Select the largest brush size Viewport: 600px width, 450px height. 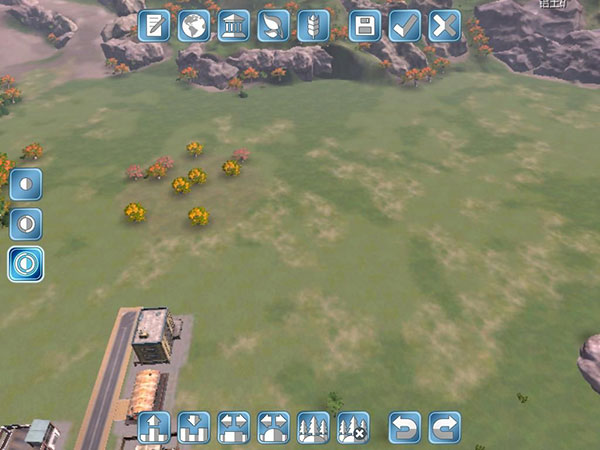[x=26, y=264]
